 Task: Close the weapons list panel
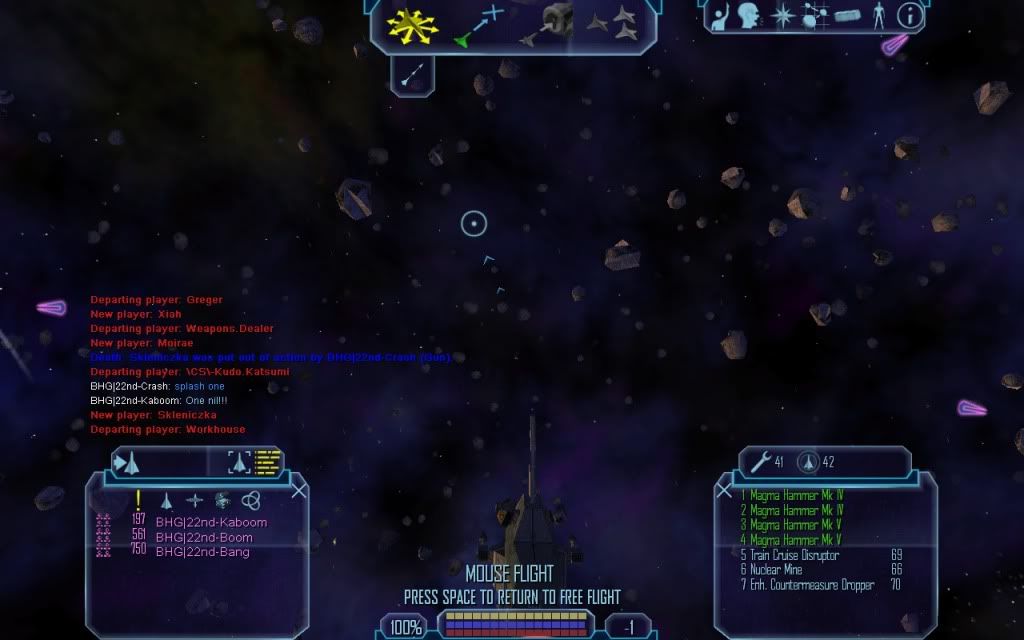pyautogui.click(x=724, y=491)
